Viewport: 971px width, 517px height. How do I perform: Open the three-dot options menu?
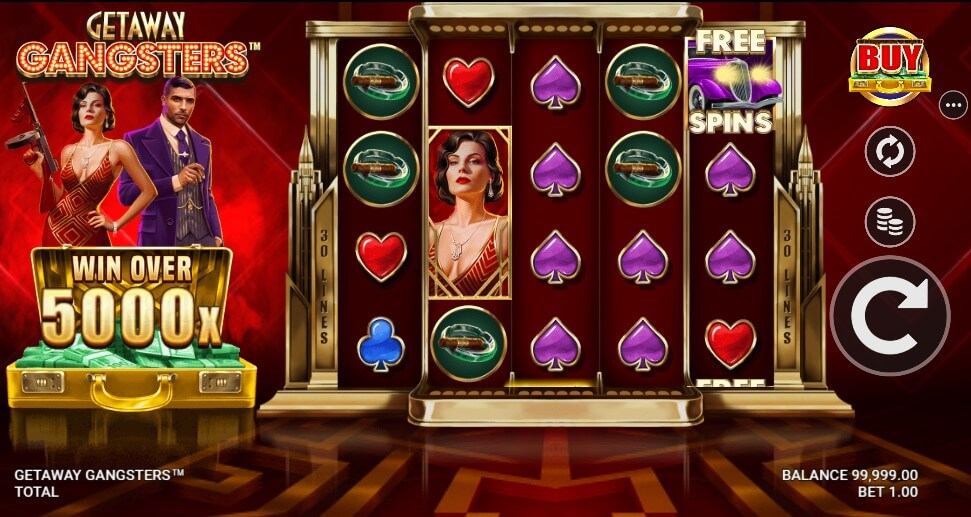[953, 102]
